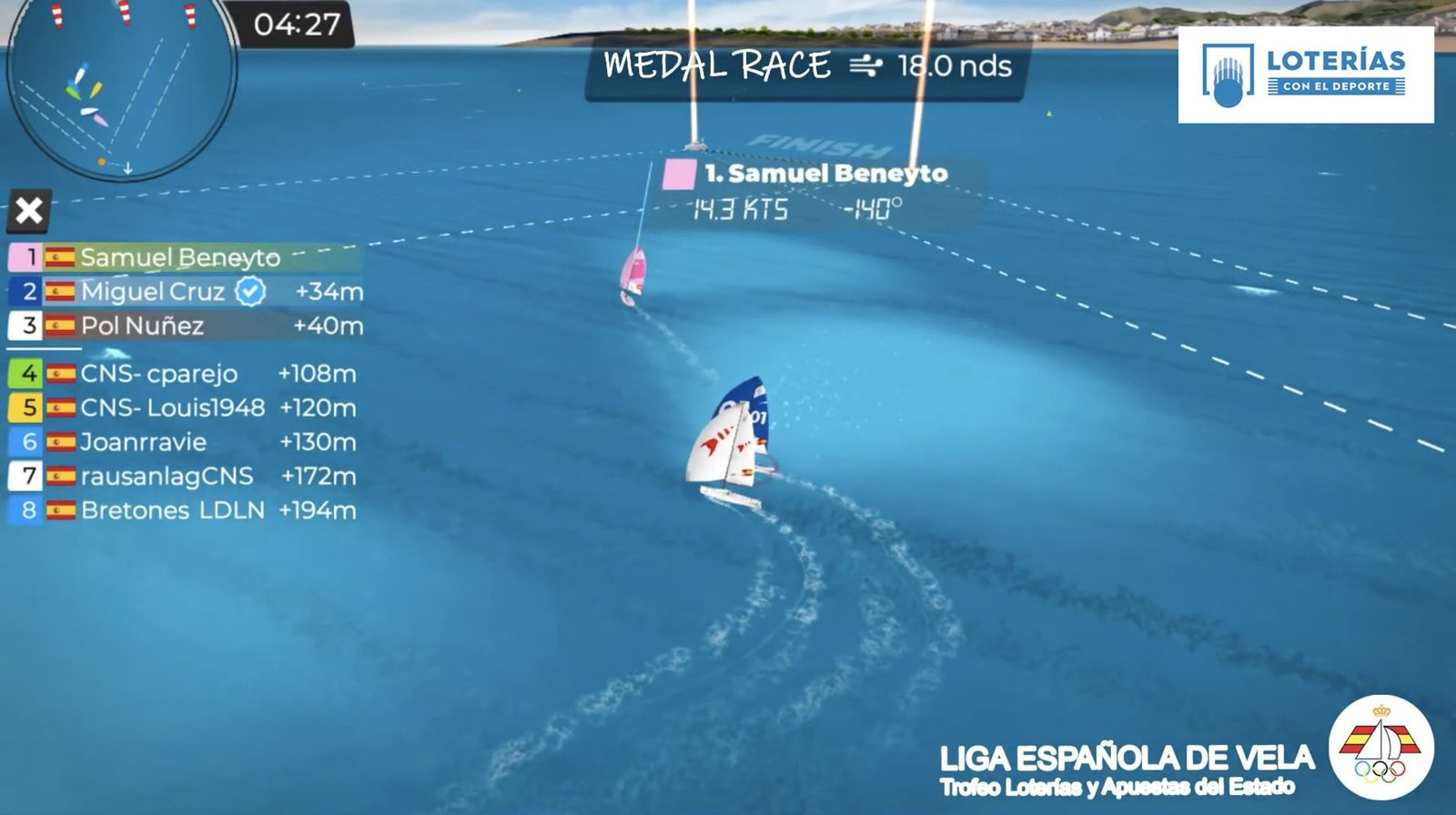This screenshot has height=815, width=1456.
Task: Click the orange committee boat marker on the minimap
Action: pos(101,161)
